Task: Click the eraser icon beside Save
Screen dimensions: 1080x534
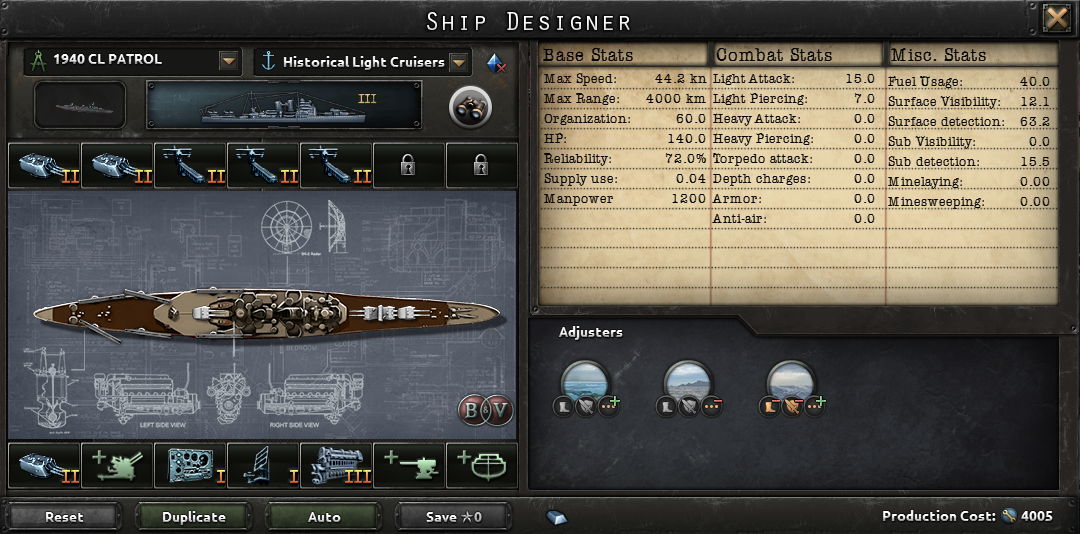Action: (x=558, y=517)
